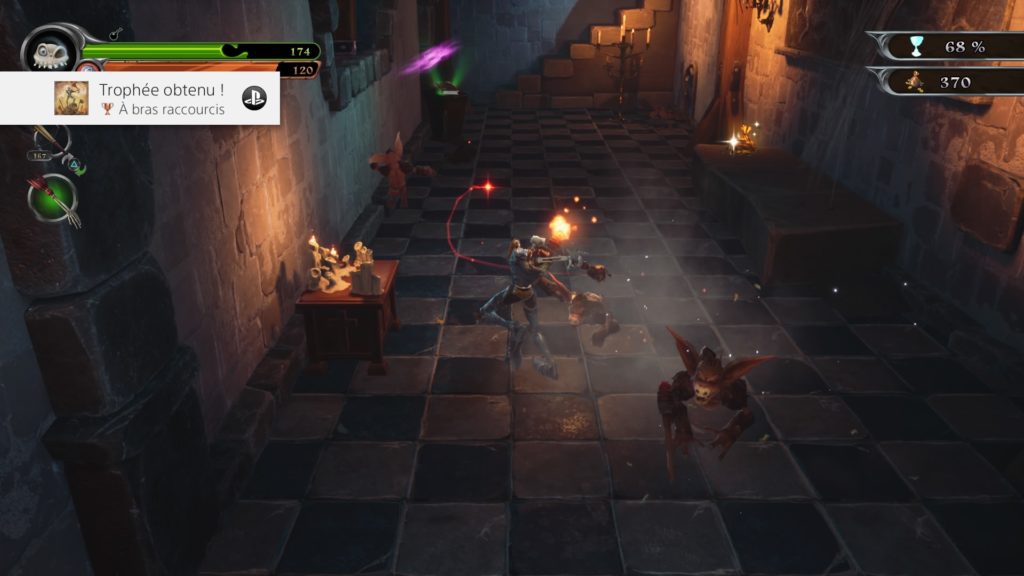Click the PlayStation logo on the notification
Screen dimensions: 1024x576
pos(254,98)
